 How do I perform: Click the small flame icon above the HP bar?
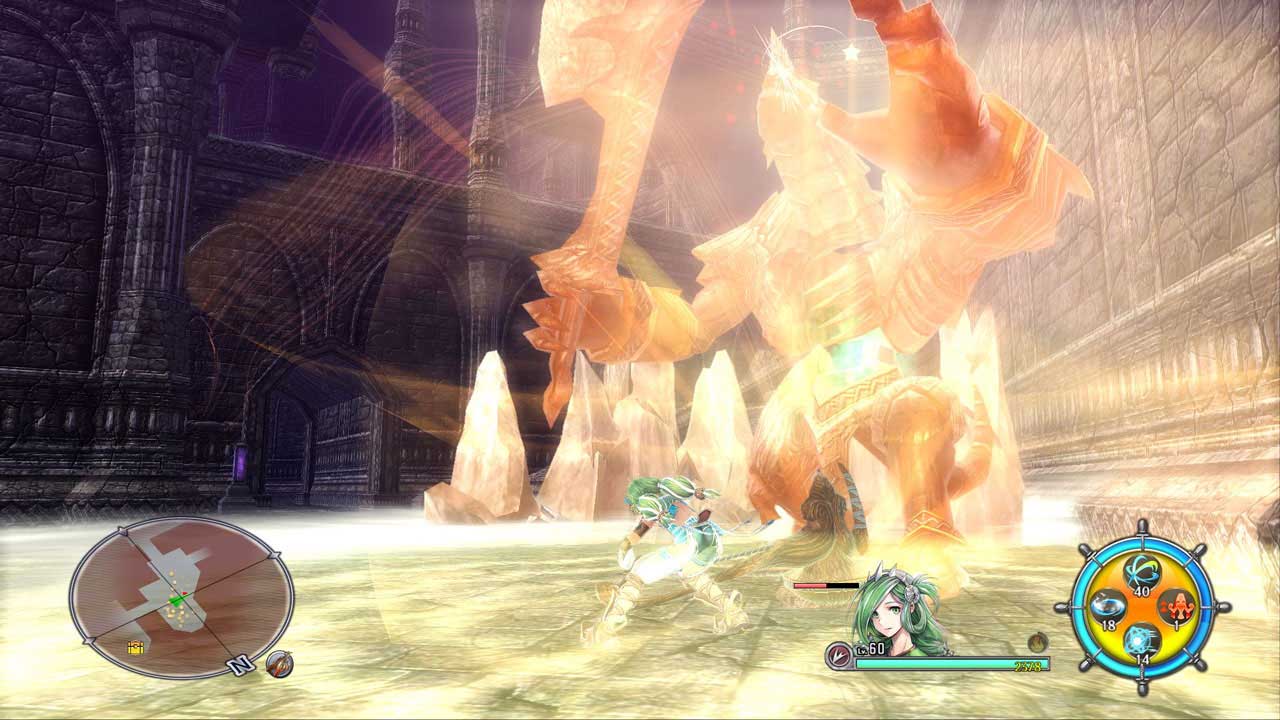[x=1037, y=643]
